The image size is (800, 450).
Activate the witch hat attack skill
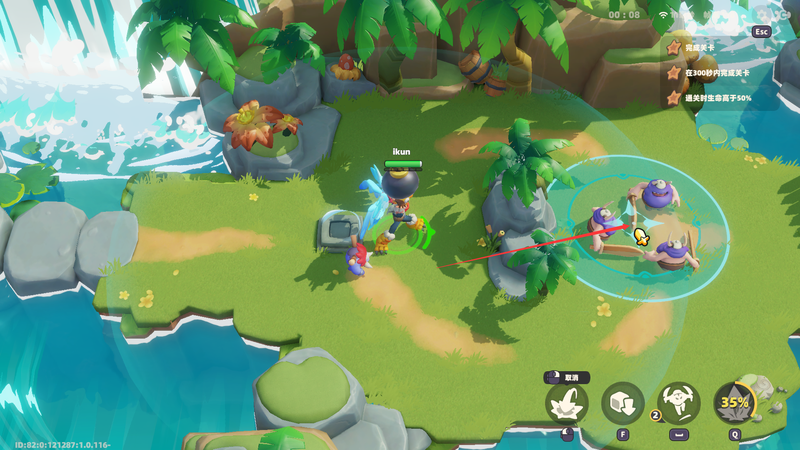(x=566, y=405)
